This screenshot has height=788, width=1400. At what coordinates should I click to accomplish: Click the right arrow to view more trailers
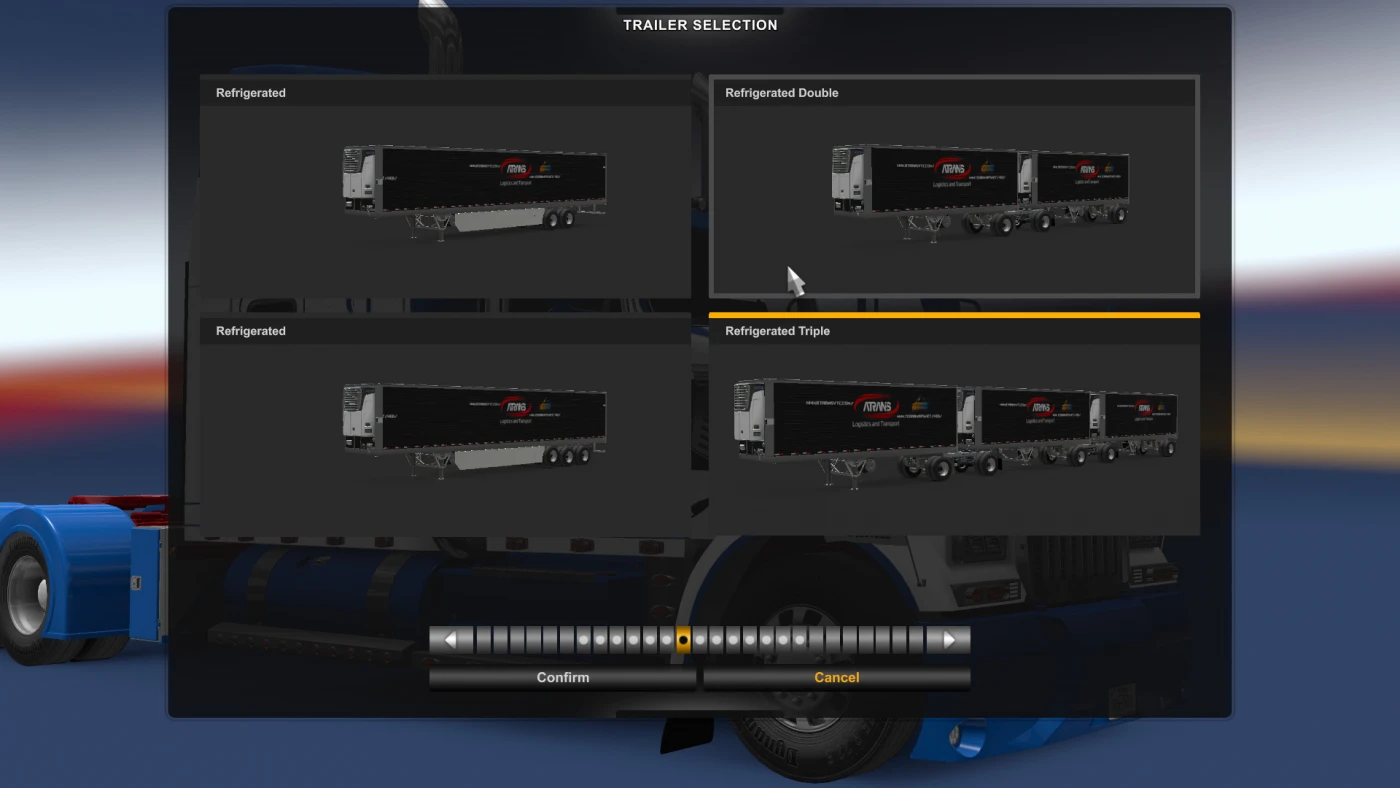coord(950,639)
